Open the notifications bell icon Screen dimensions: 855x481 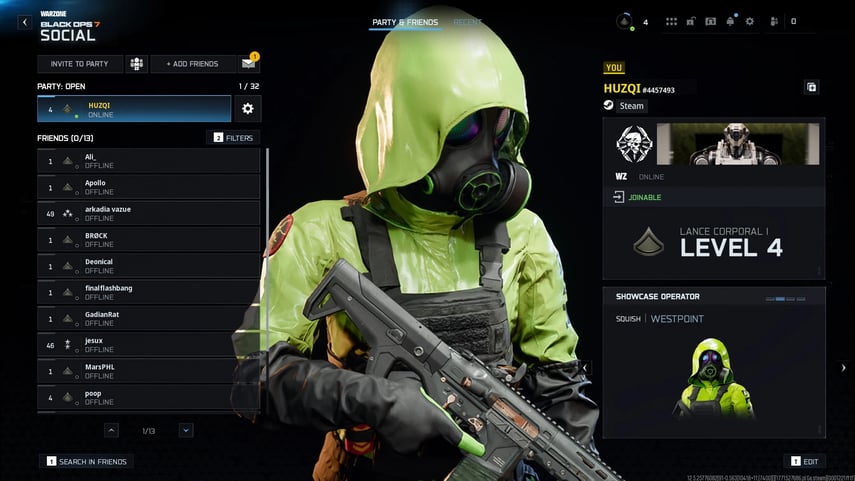(730, 21)
